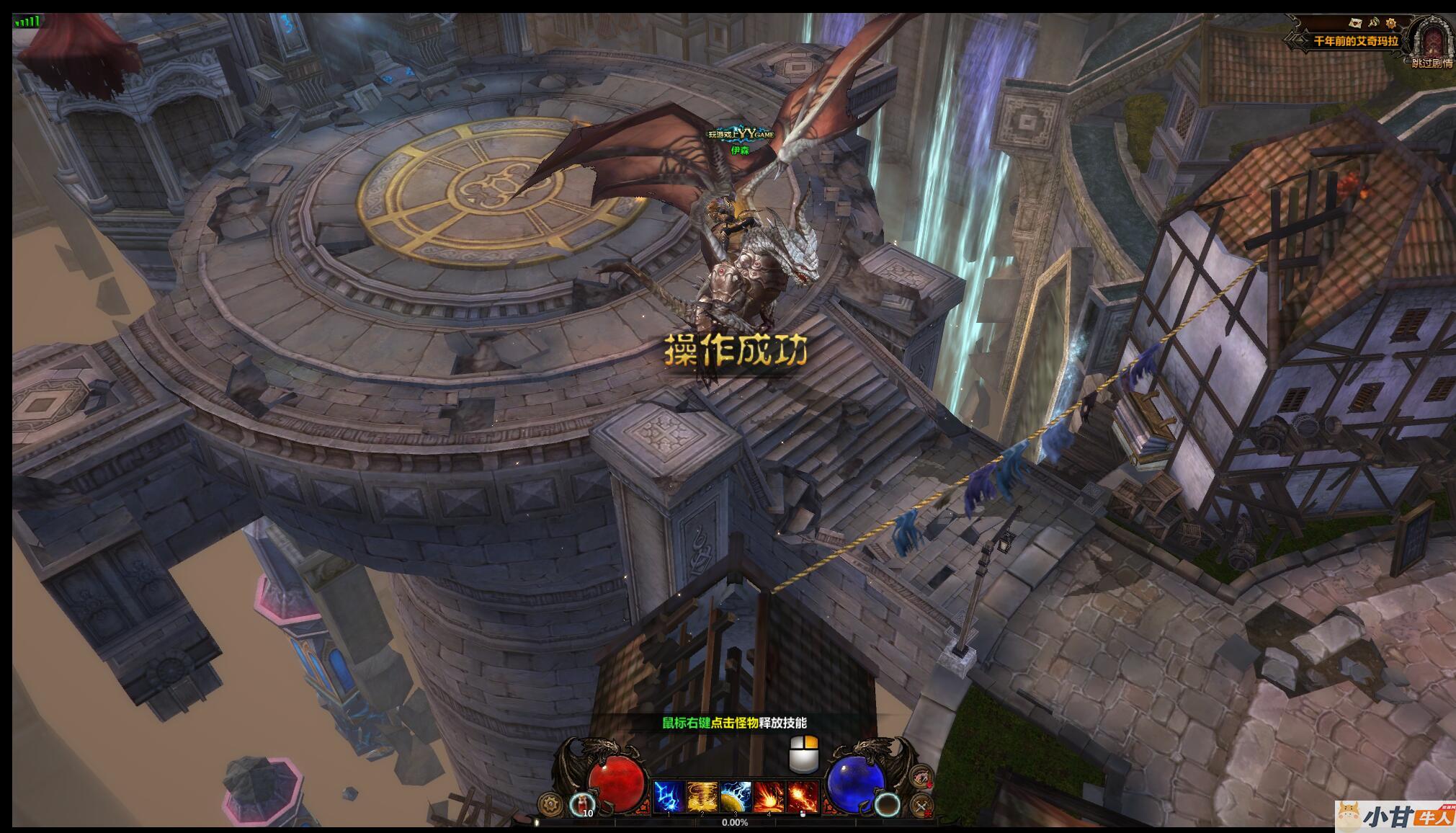Viewport: 1456px width, 833px height.
Task: Use the red health potion slot
Action: click(x=582, y=803)
